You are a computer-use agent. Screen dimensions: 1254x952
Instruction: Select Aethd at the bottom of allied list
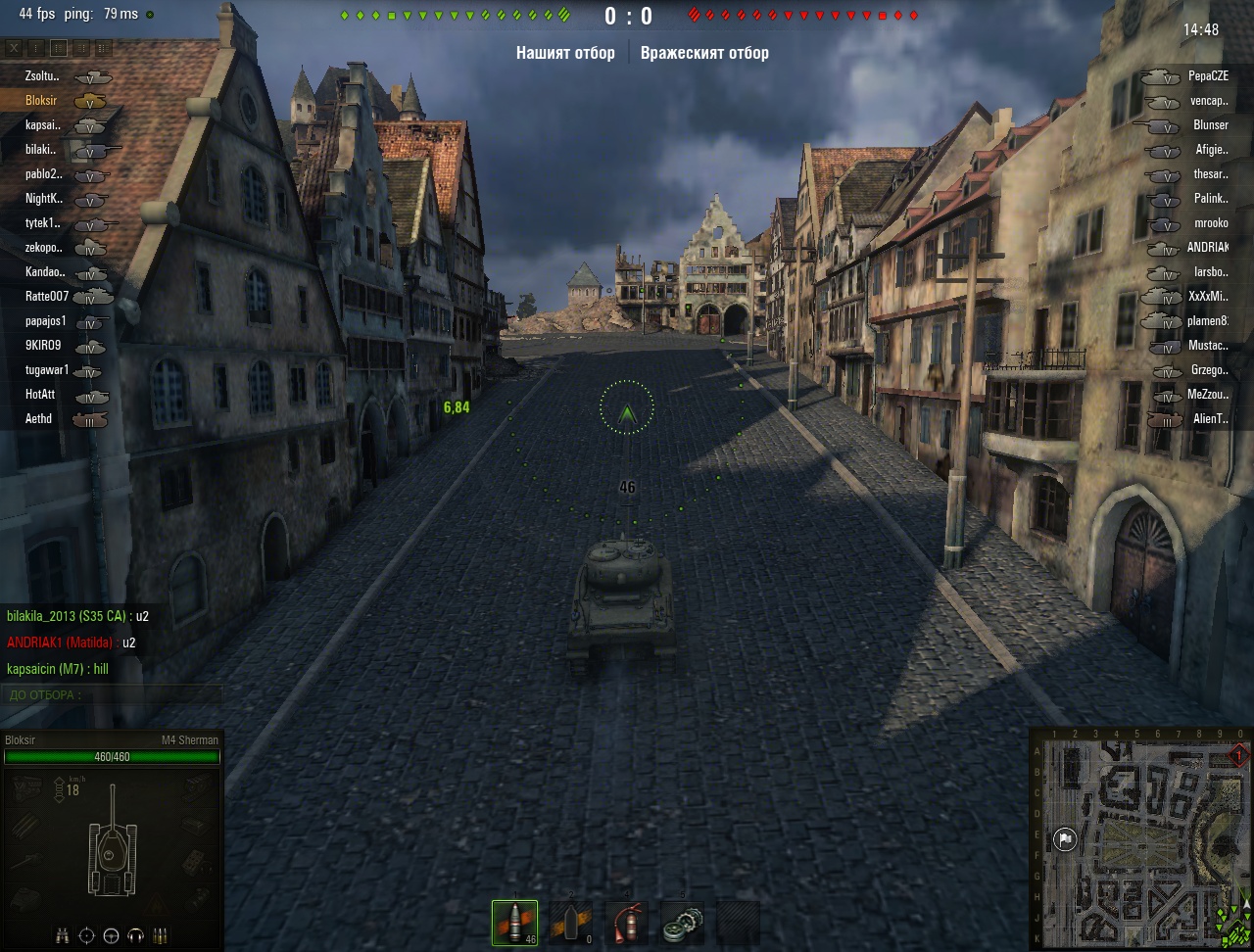[x=39, y=419]
